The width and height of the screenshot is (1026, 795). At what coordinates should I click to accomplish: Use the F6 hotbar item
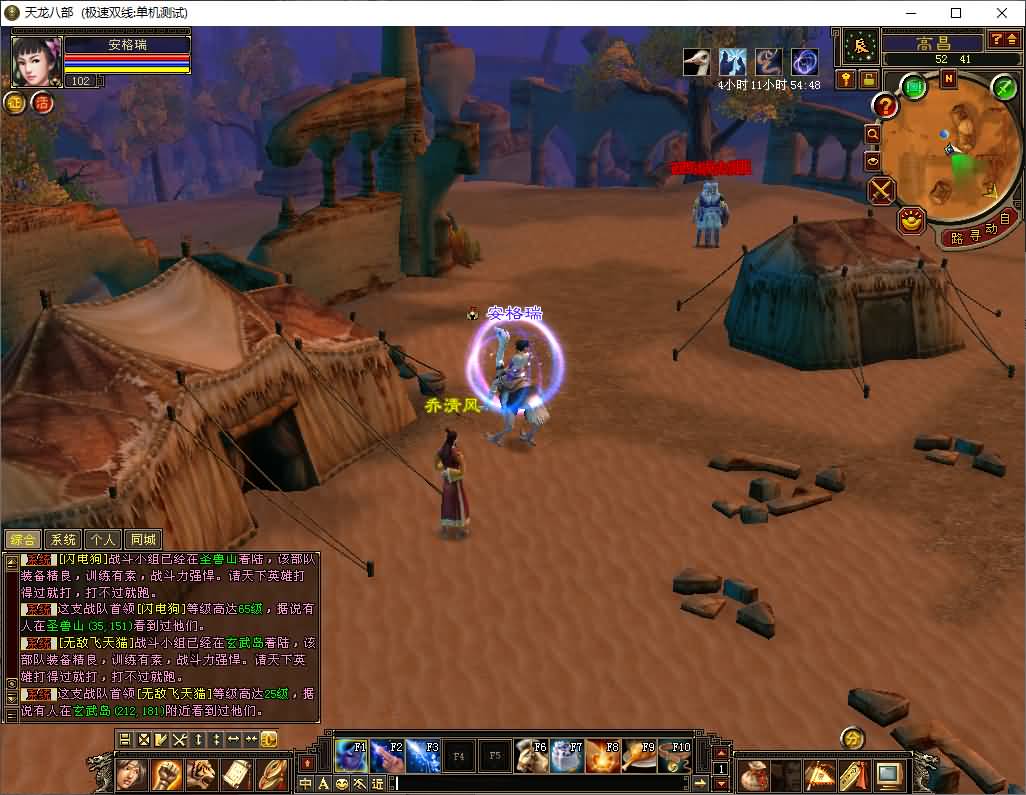531,756
